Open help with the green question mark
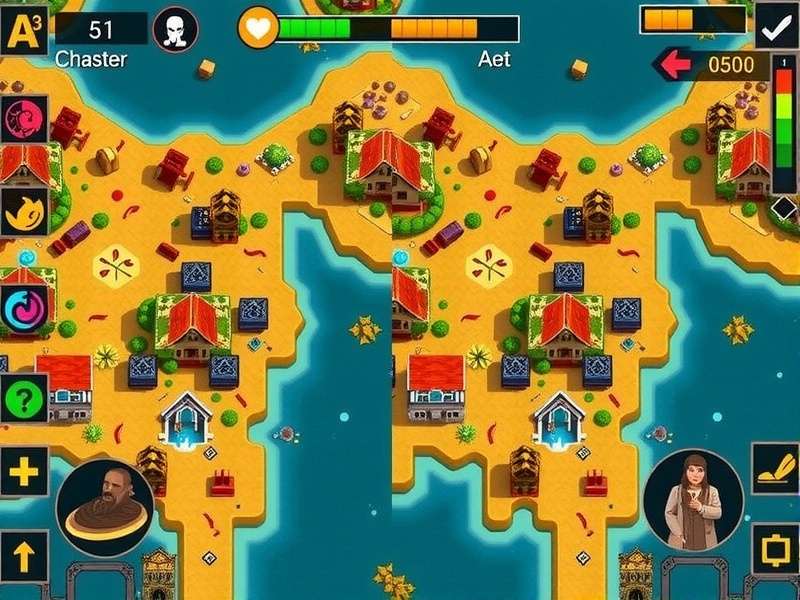The height and width of the screenshot is (600, 800). click(x=24, y=399)
